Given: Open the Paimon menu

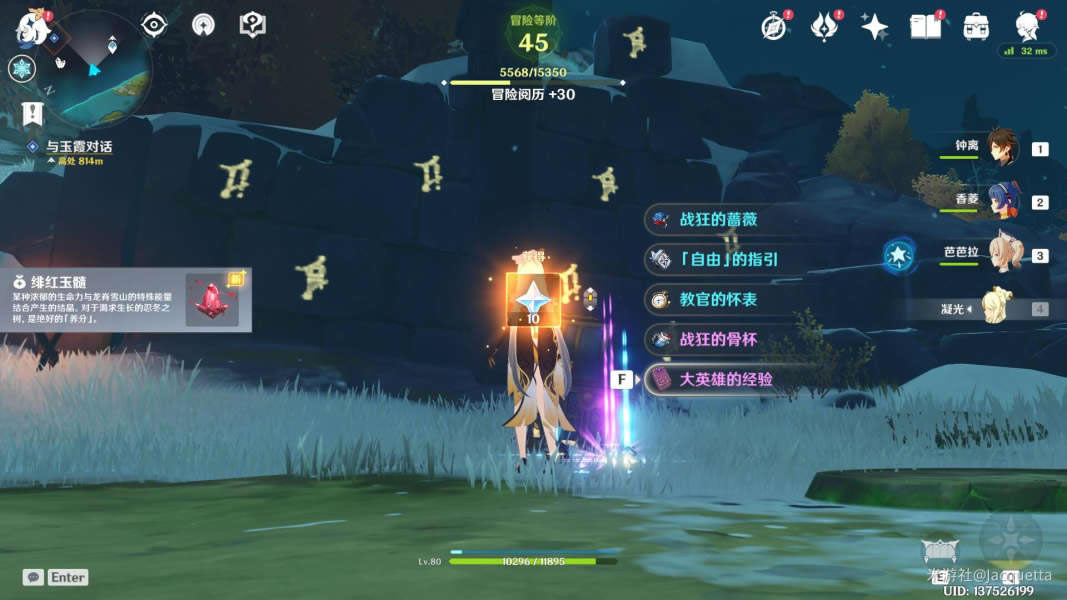Looking at the screenshot, I should [x=30, y=27].
